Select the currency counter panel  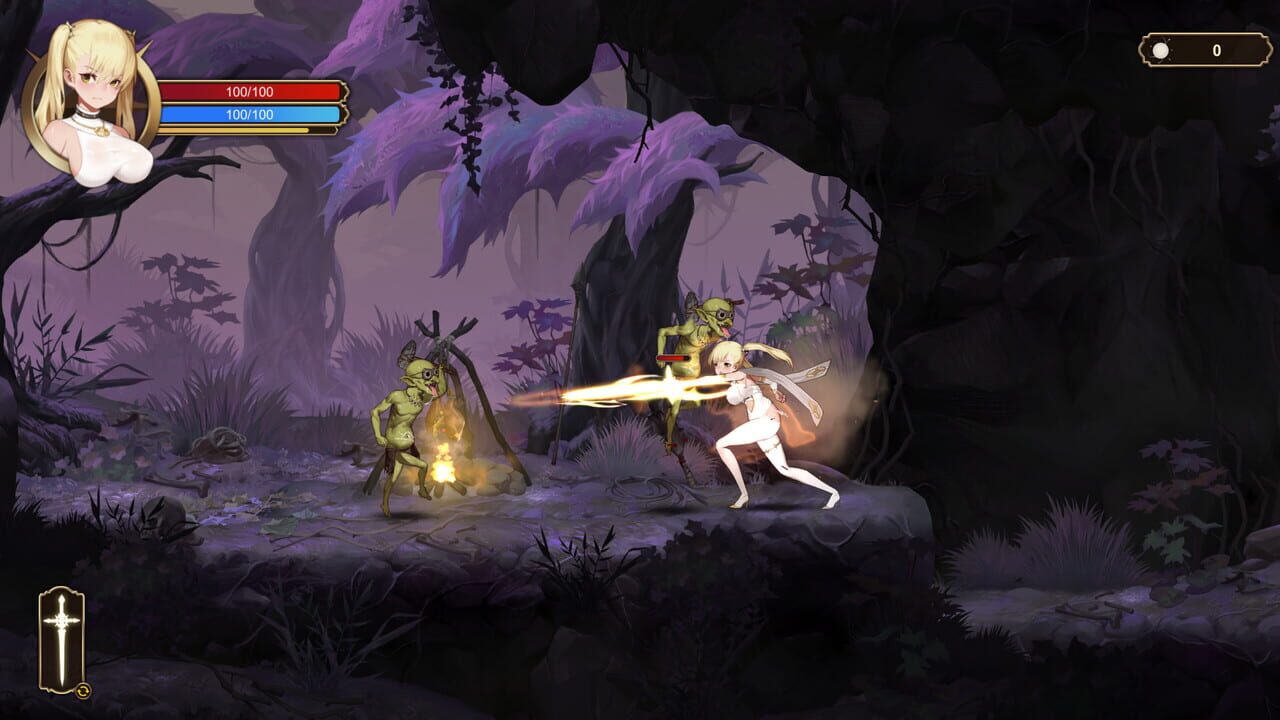1190,45
